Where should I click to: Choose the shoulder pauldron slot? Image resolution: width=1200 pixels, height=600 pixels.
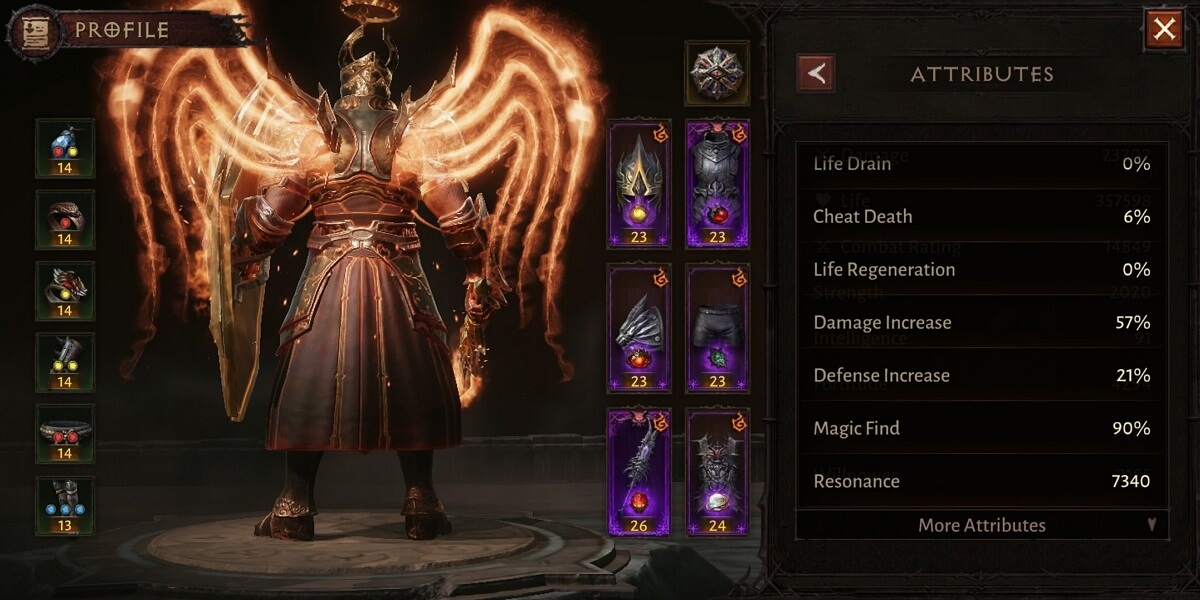(x=639, y=328)
